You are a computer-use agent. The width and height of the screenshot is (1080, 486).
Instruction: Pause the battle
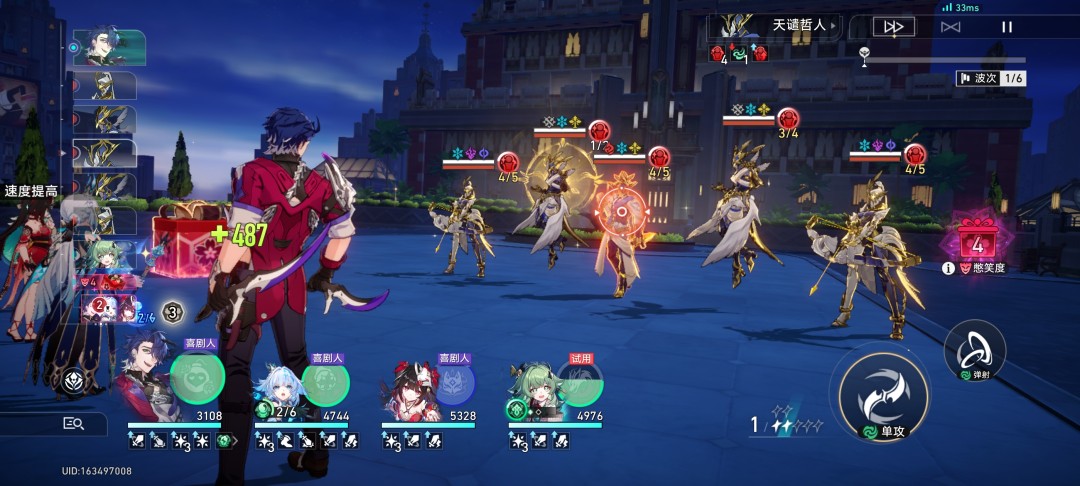[x=1007, y=27]
